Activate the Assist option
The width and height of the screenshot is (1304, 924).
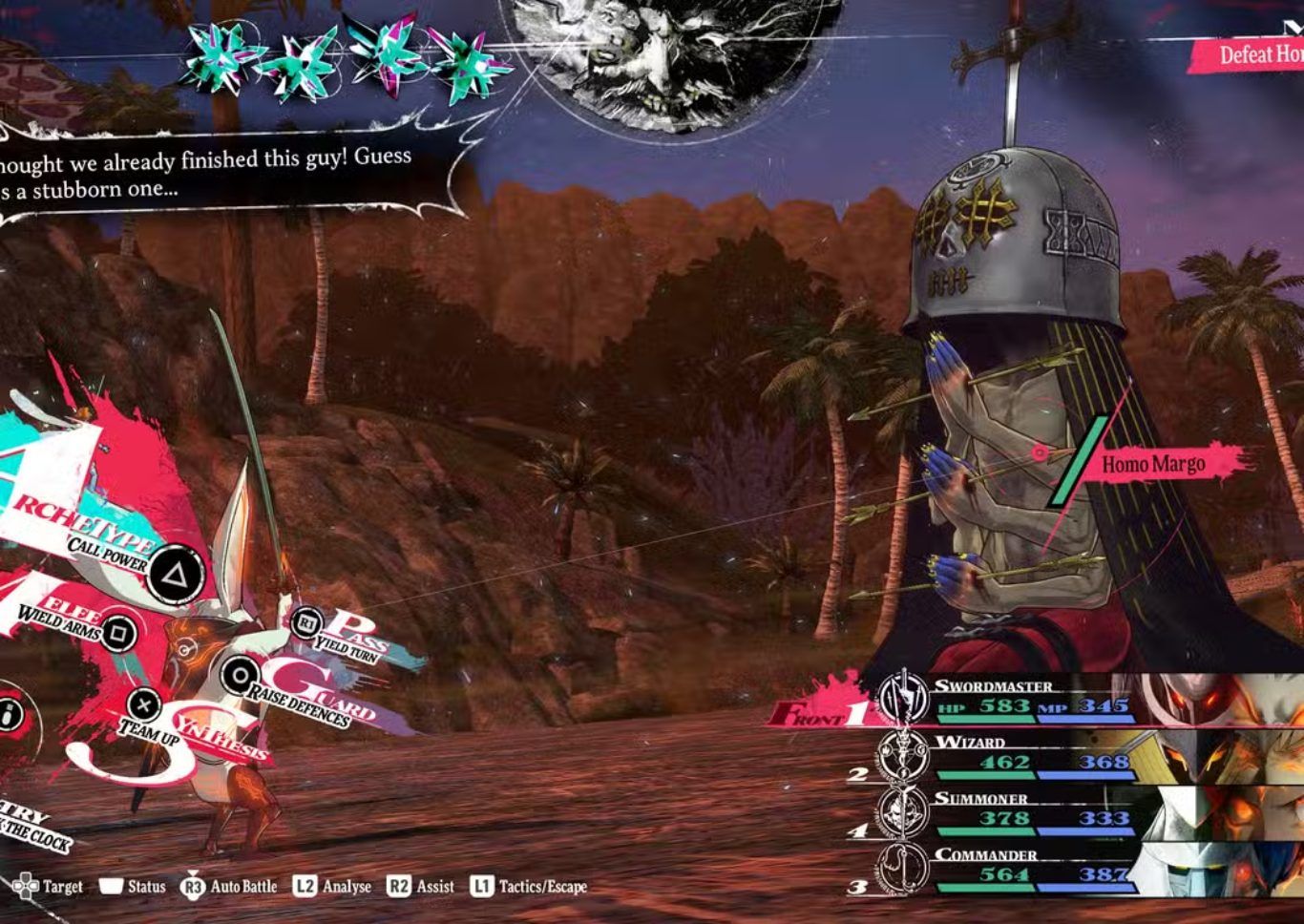(421, 887)
